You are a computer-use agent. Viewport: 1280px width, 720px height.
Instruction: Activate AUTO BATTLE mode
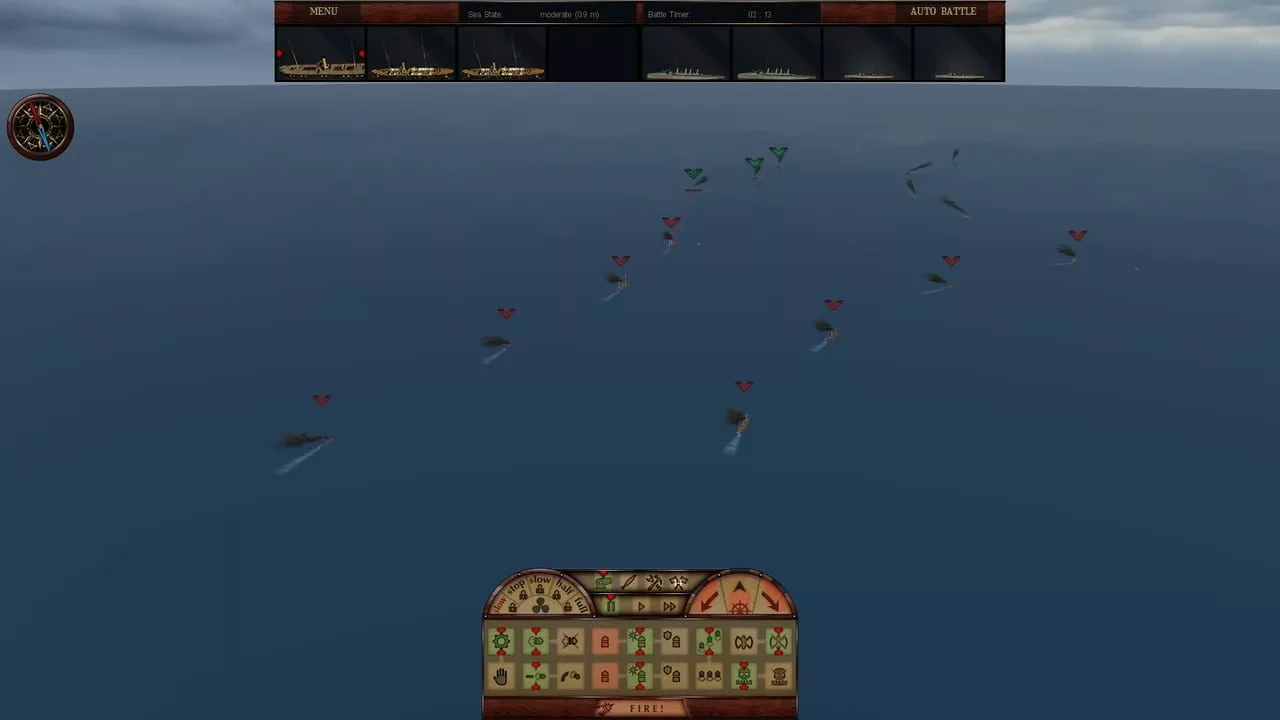coord(943,11)
